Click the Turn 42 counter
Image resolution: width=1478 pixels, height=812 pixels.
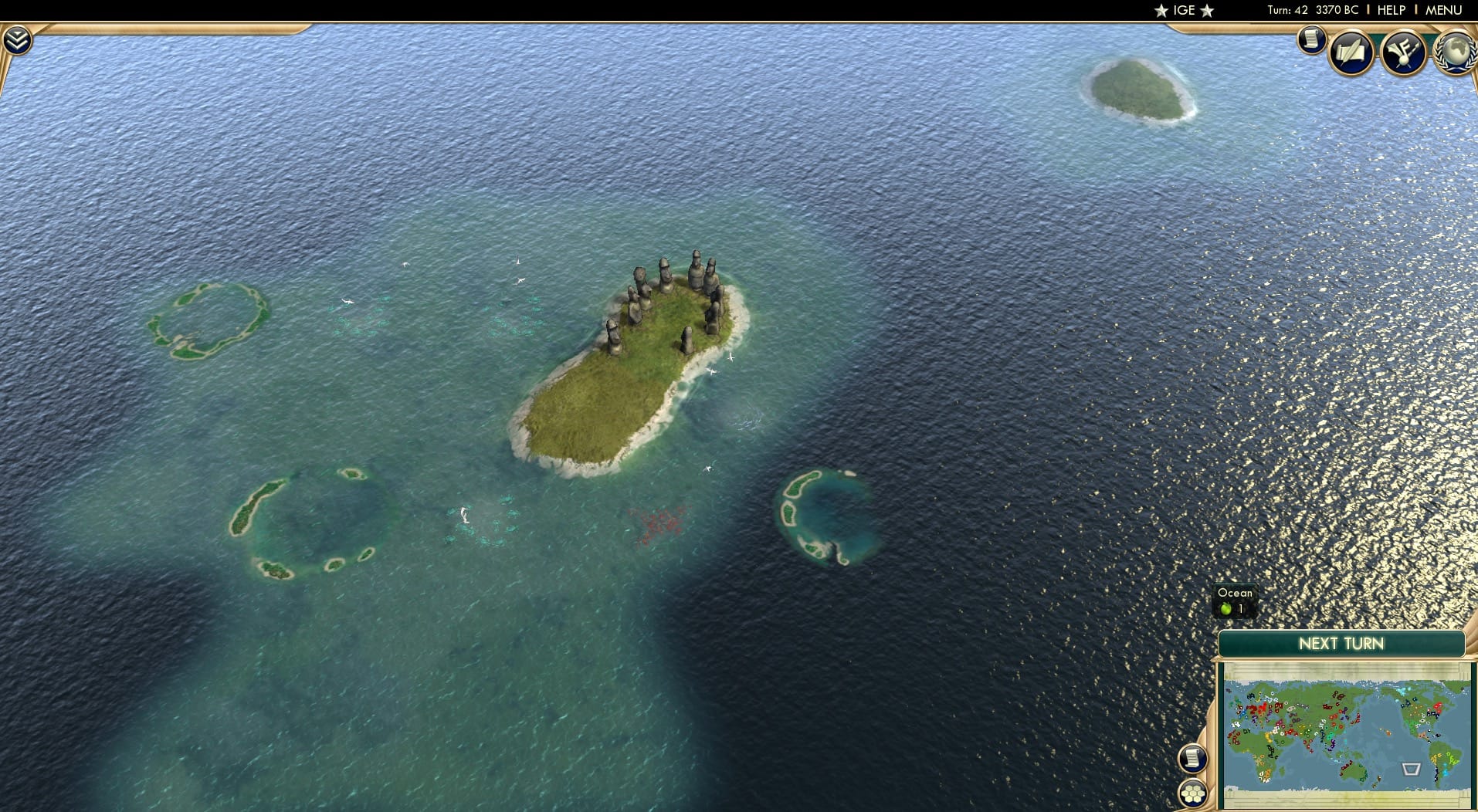[1286, 10]
